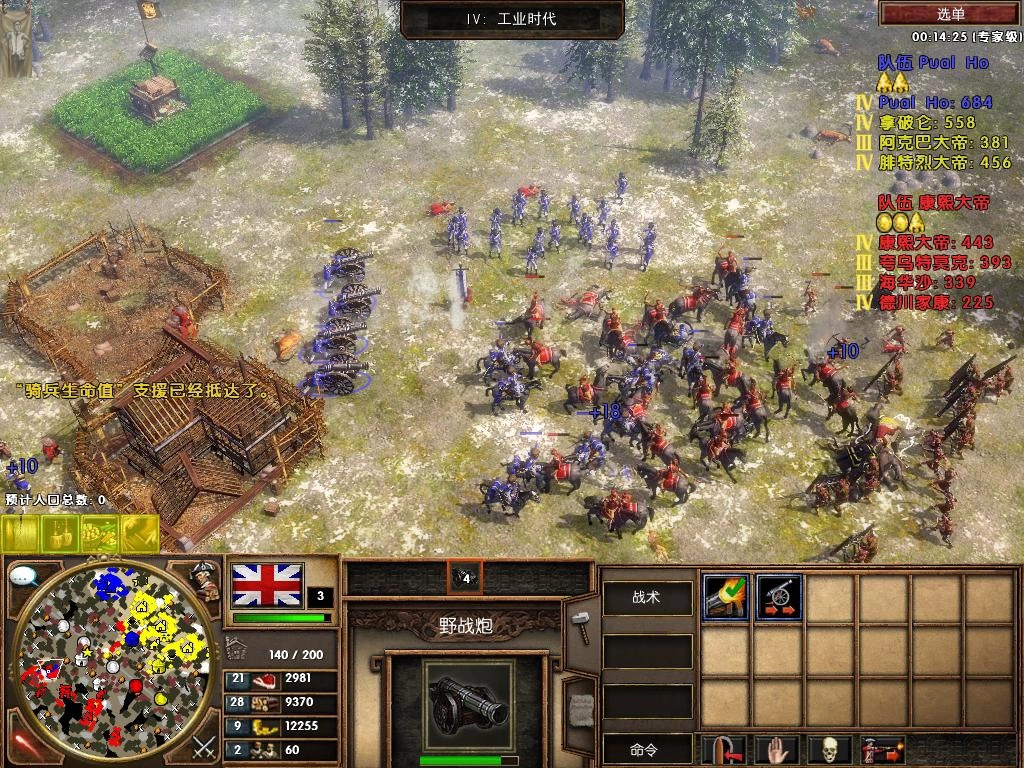Open the 选单 menu button

(950, 14)
